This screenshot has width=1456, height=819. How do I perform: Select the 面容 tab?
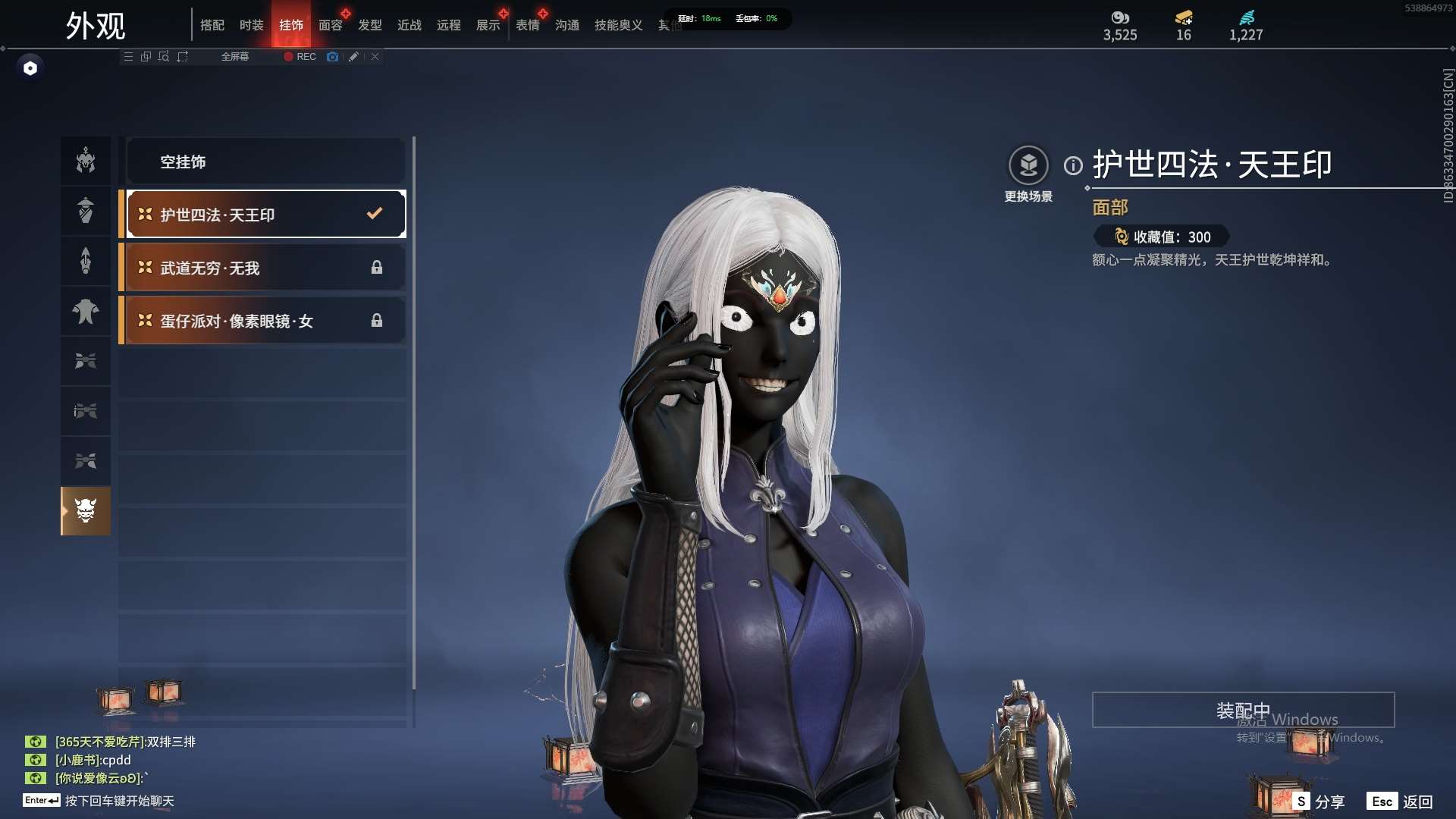click(x=331, y=25)
